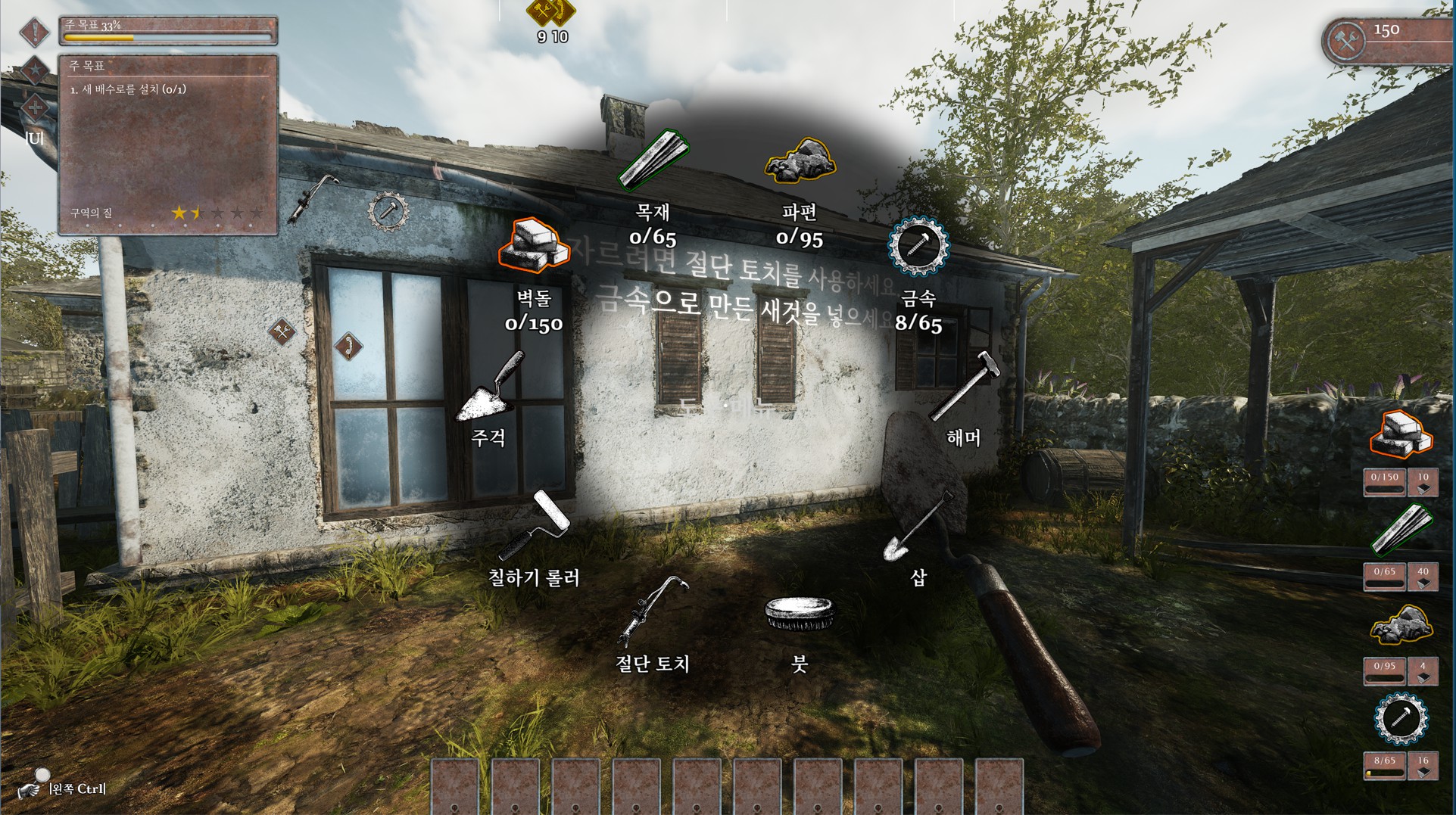This screenshot has height=815, width=1456.
Task: Select the 붓 brush tool
Action: (800, 612)
